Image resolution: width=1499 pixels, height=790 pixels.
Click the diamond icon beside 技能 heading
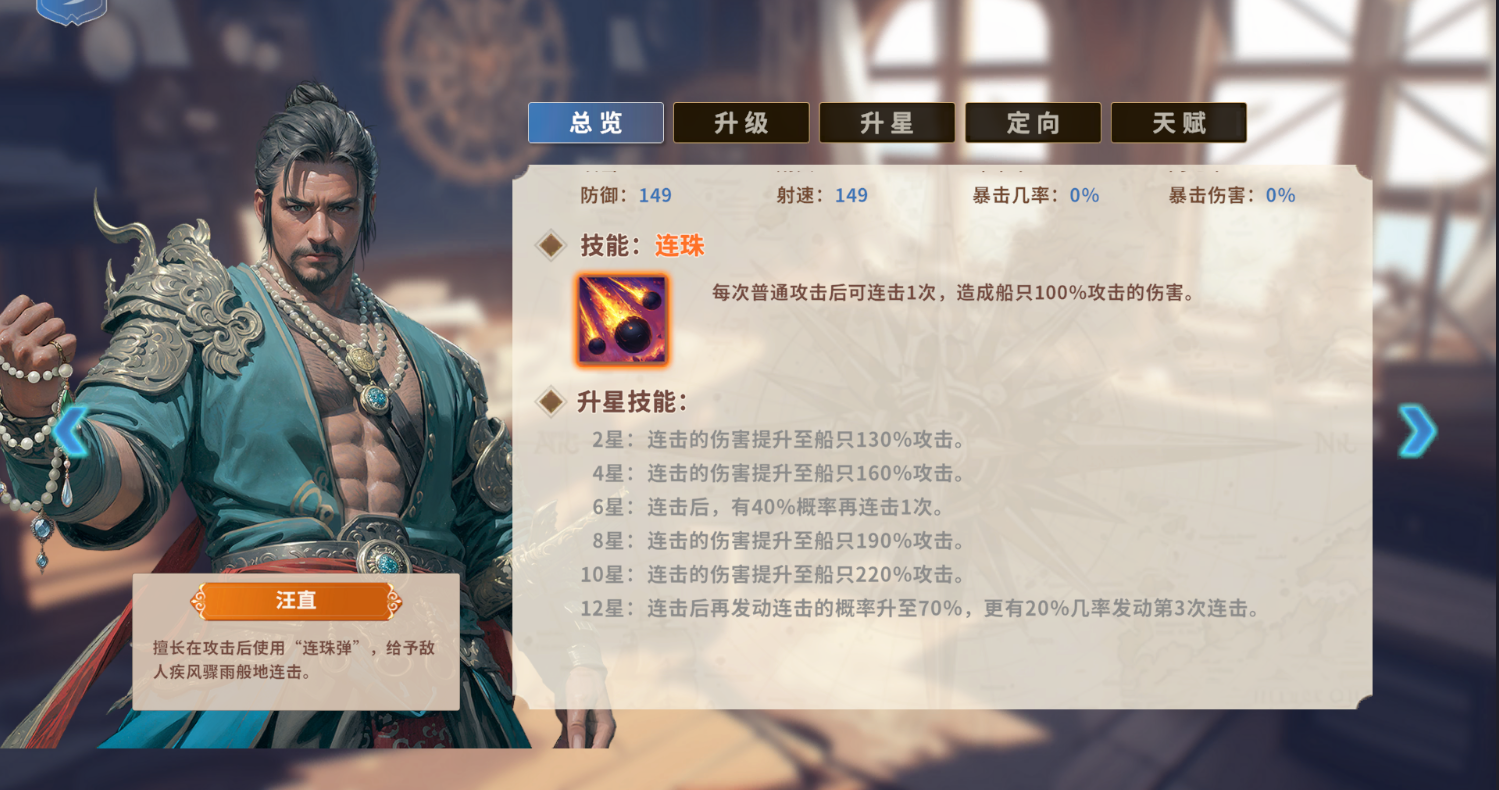(x=550, y=244)
